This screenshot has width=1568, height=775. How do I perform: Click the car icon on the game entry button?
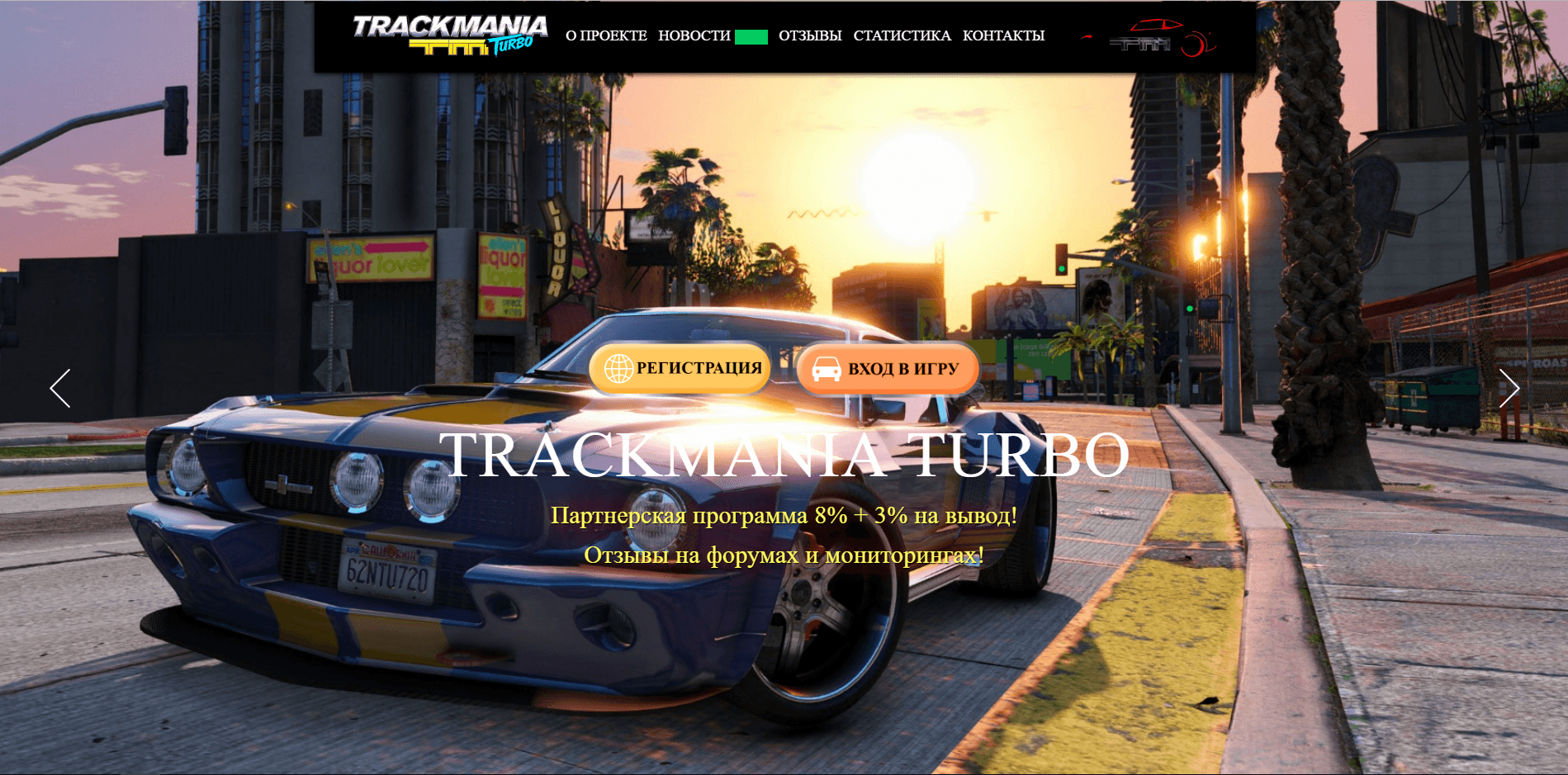[x=828, y=368]
